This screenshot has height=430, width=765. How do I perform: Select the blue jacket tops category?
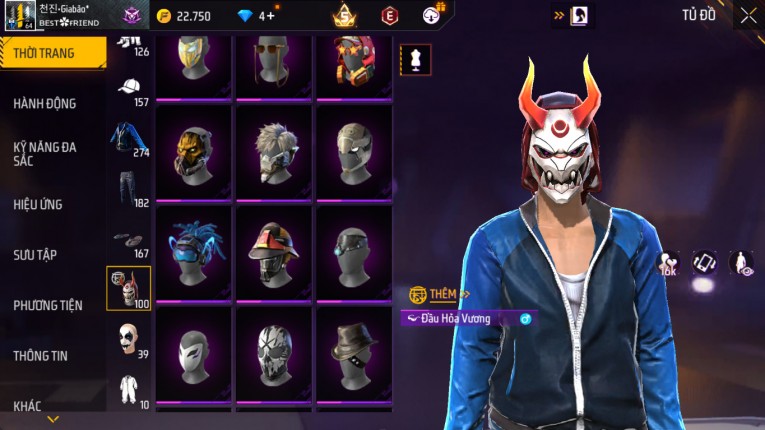[129, 138]
